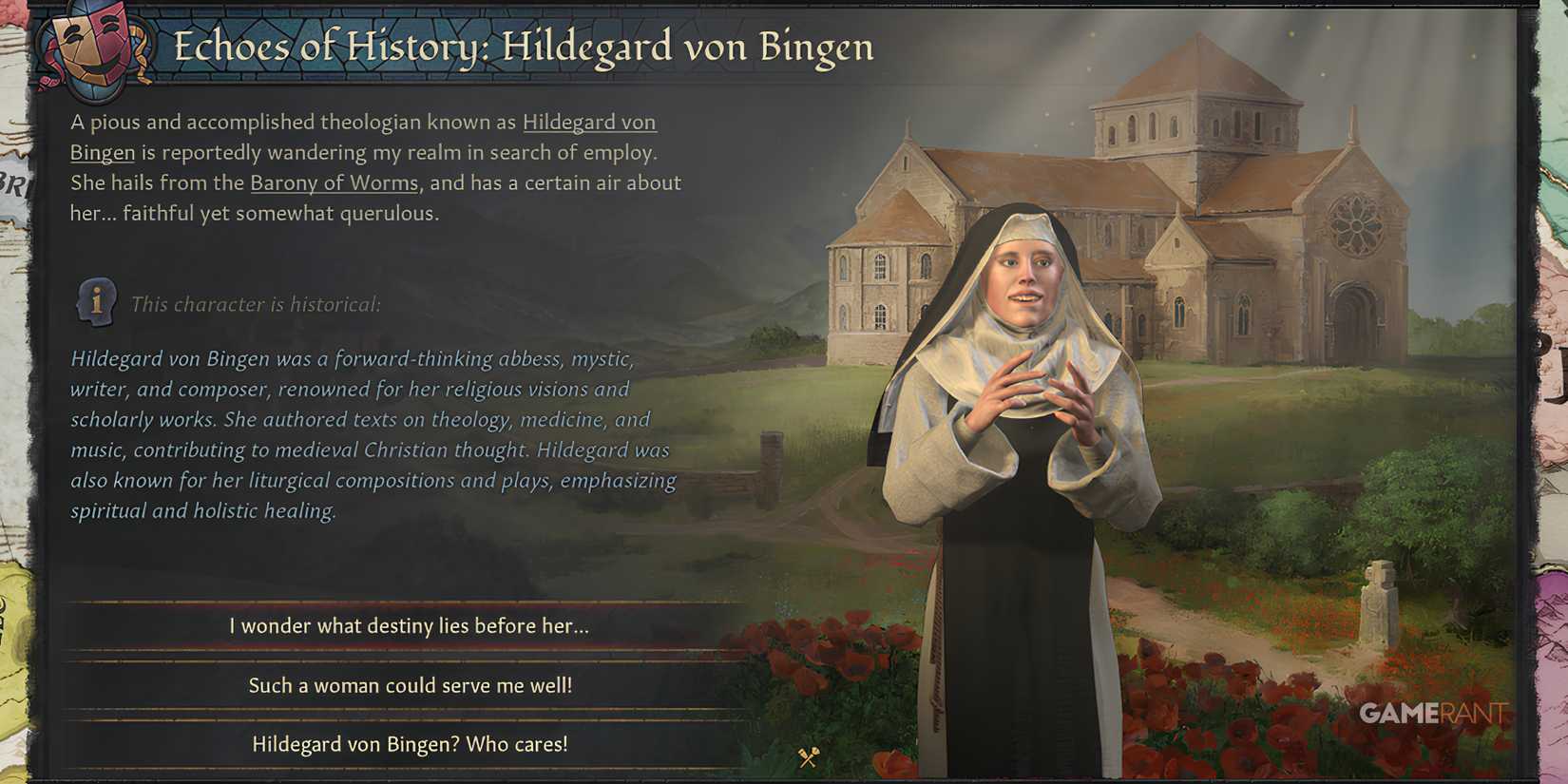The height and width of the screenshot is (784, 1568).
Task: Choose 'I wonder what destiny lies before her...'
Action: [x=409, y=626]
